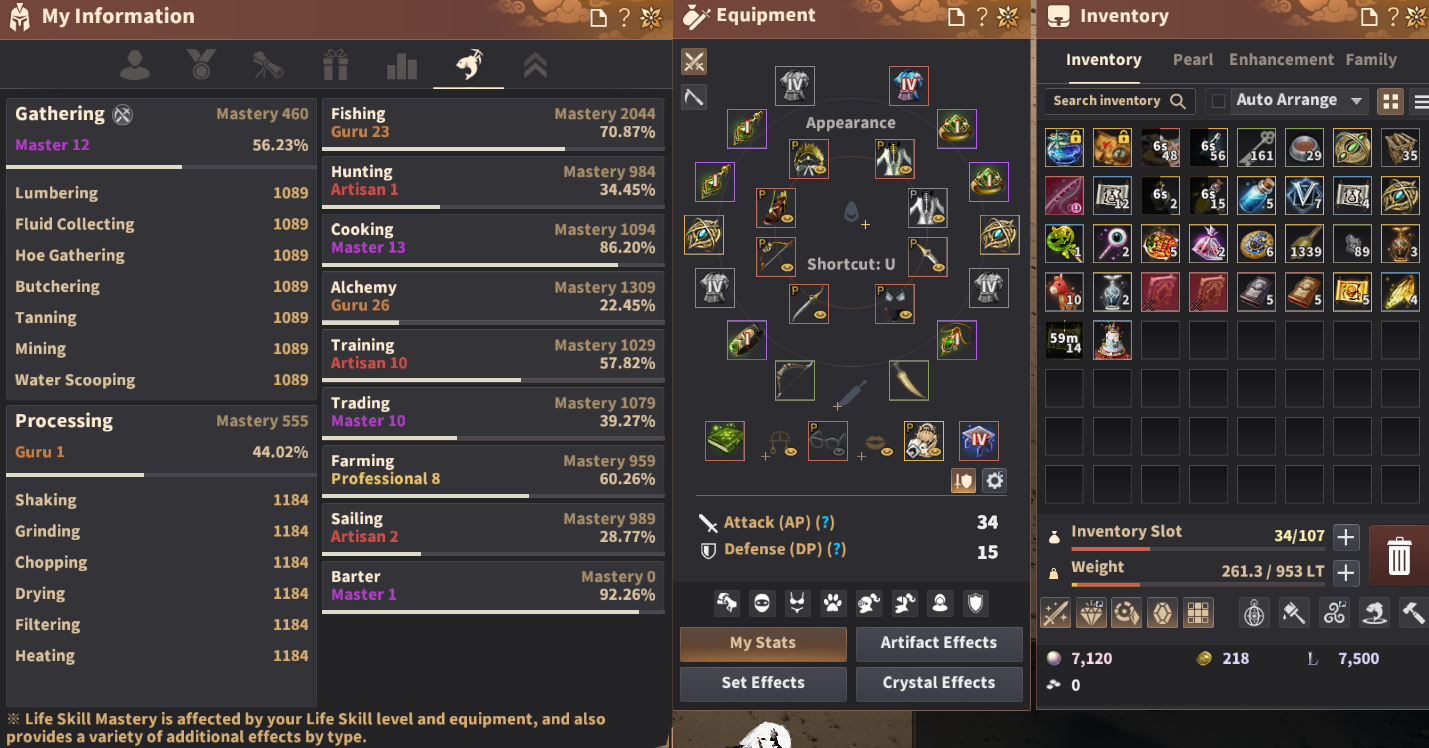Click the repair hammer icon below inventory
The image size is (1429, 748).
click(1412, 613)
